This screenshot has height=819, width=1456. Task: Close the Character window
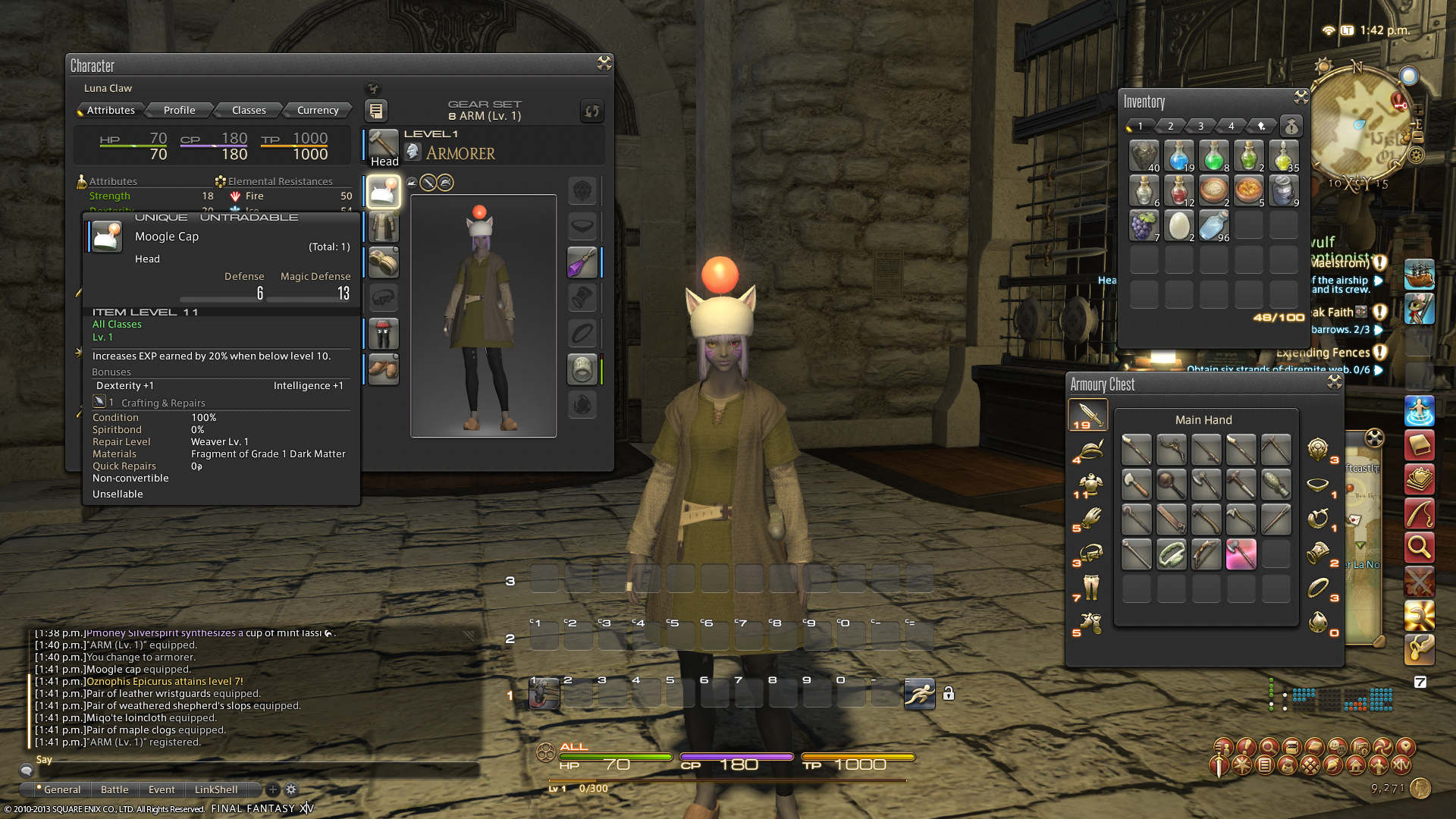tap(604, 64)
